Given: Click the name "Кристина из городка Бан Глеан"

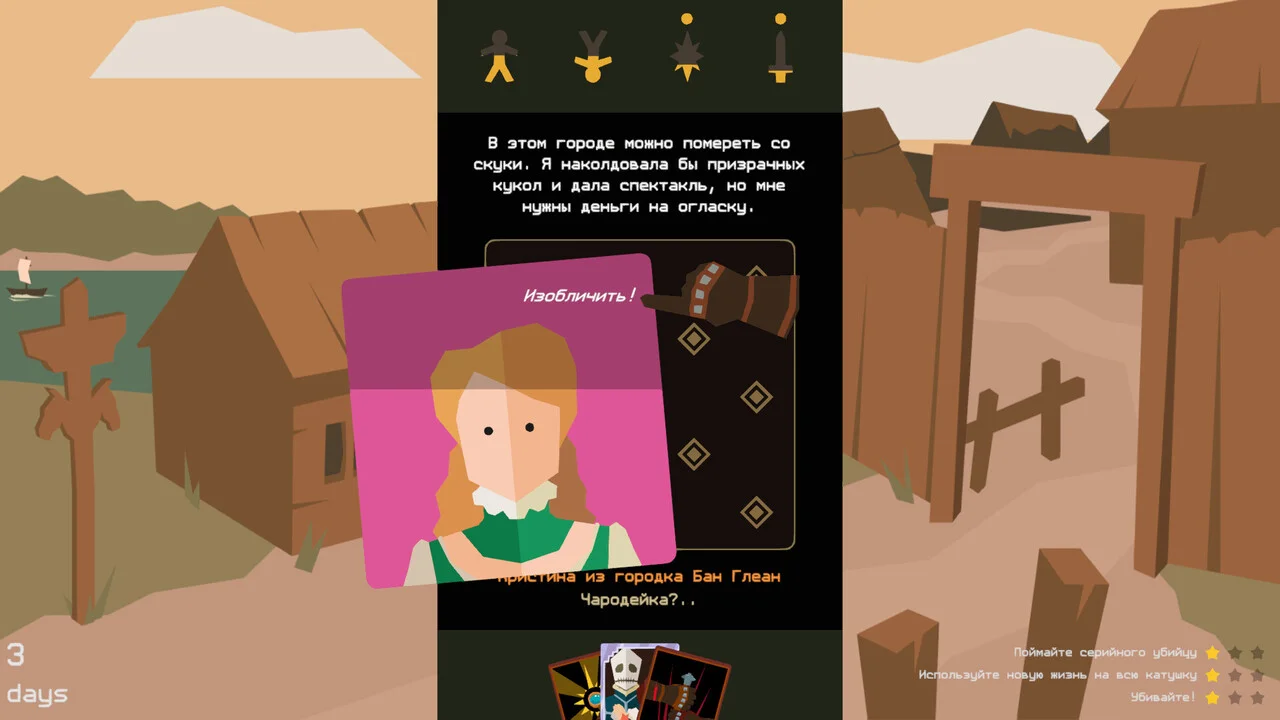Looking at the screenshot, I should click(640, 577).
